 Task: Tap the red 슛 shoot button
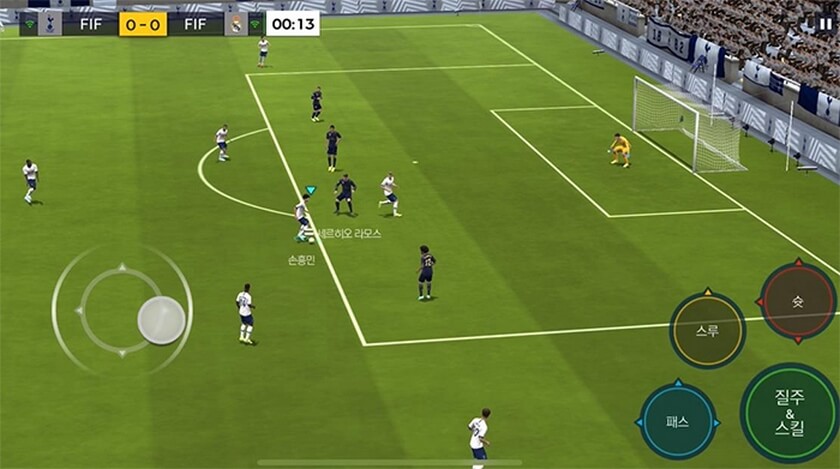[x=797, y=300]
